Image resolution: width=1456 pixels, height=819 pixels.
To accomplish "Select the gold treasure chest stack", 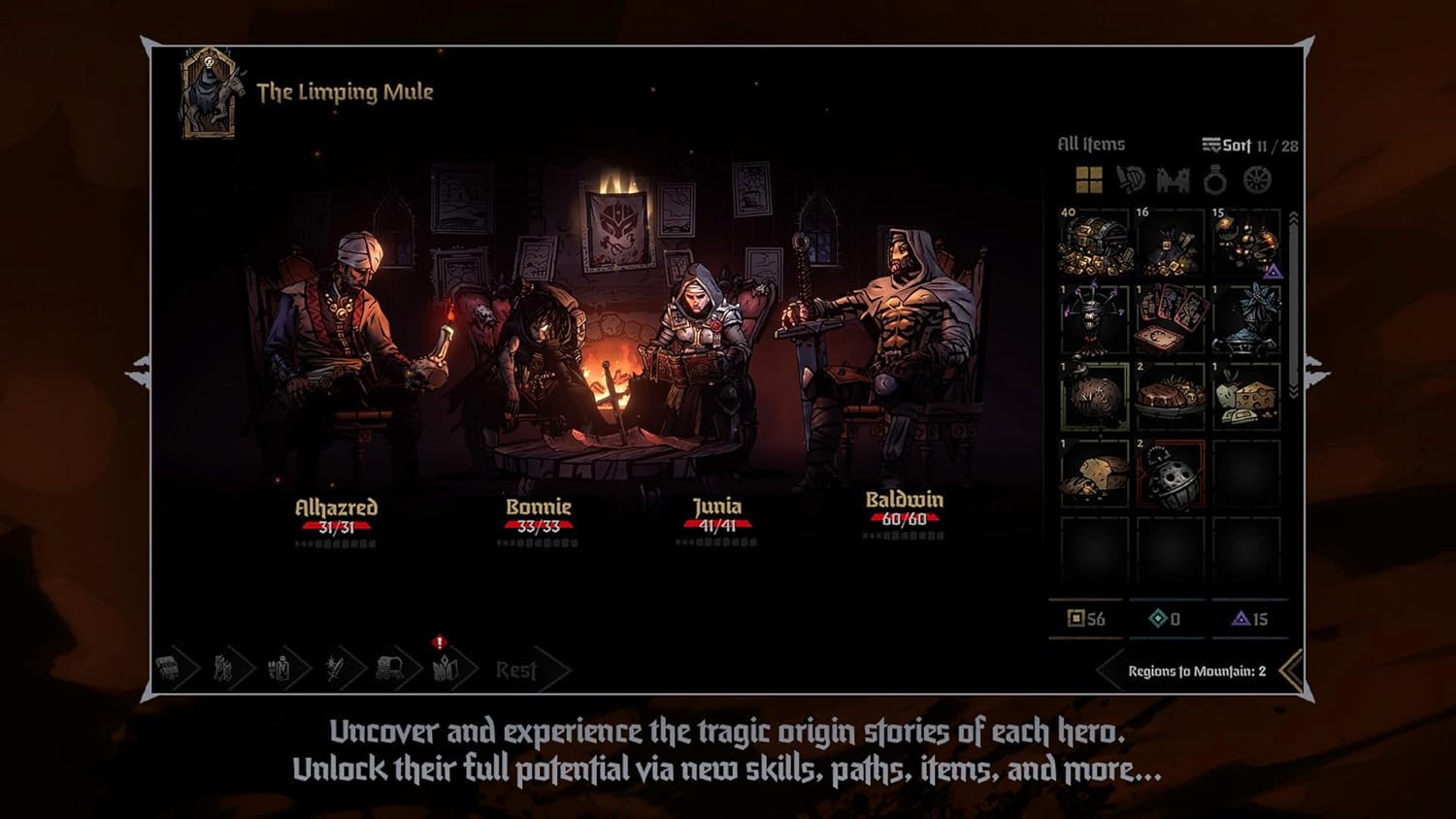I will pyautogui.click(x=1095, y=243).
